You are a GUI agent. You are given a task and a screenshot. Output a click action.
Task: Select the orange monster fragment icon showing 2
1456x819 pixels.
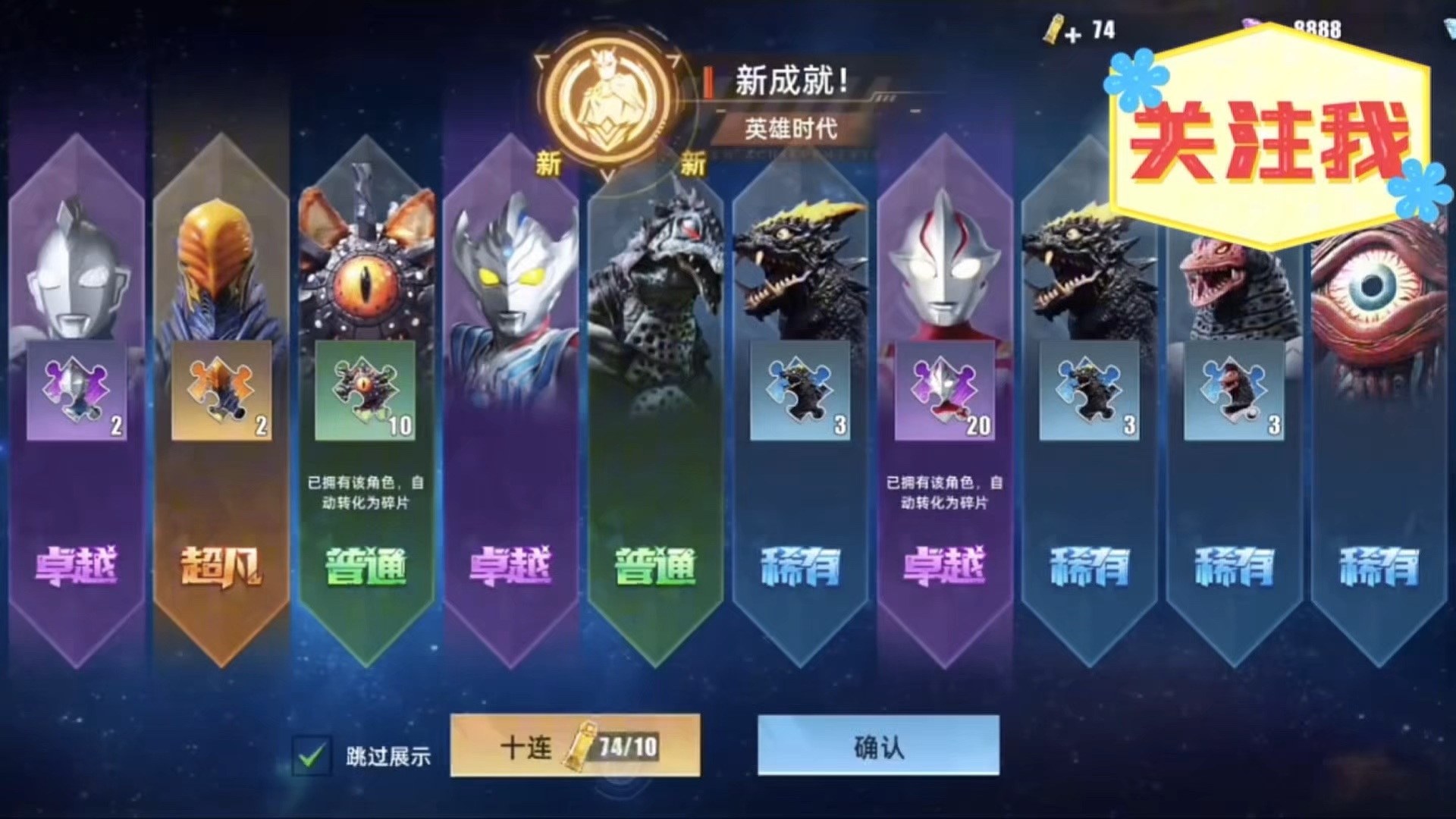(221, 391)
